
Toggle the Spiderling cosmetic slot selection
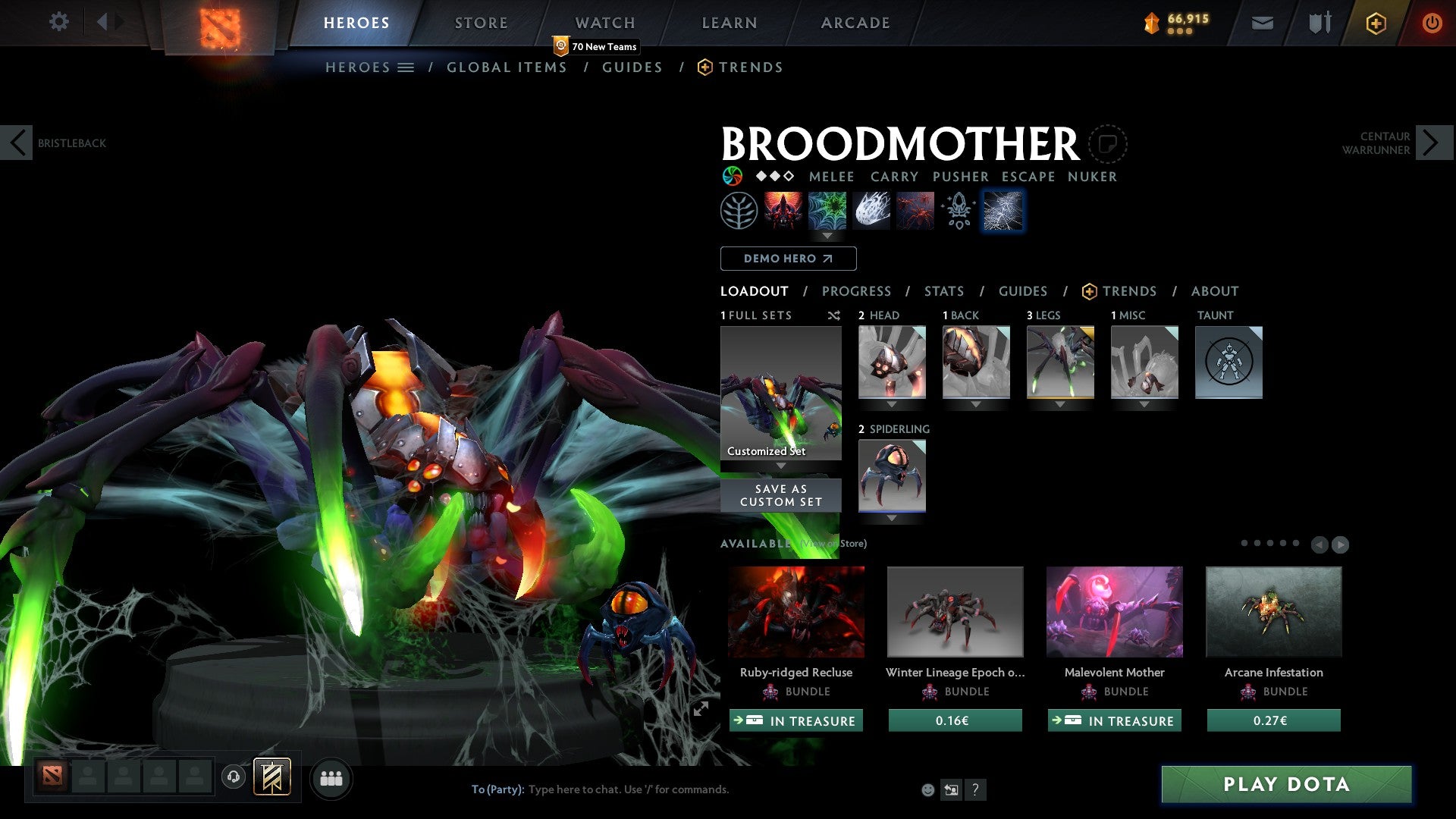[892, 475]
